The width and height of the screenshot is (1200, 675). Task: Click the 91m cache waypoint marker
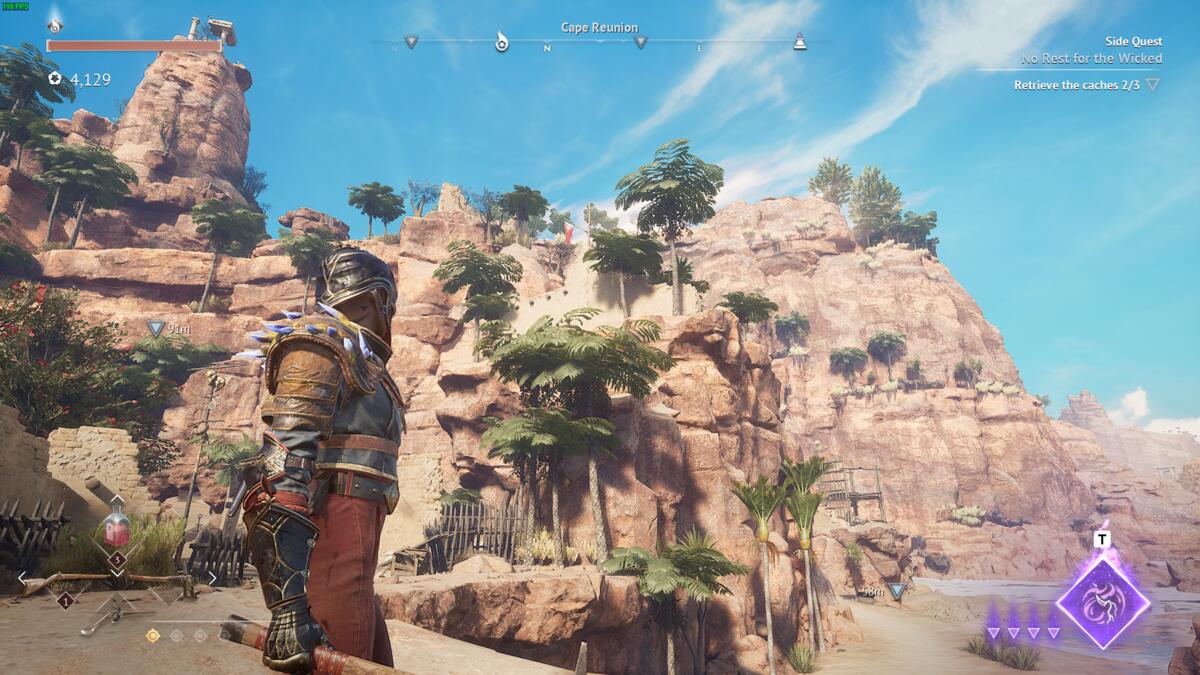(155, 327)
